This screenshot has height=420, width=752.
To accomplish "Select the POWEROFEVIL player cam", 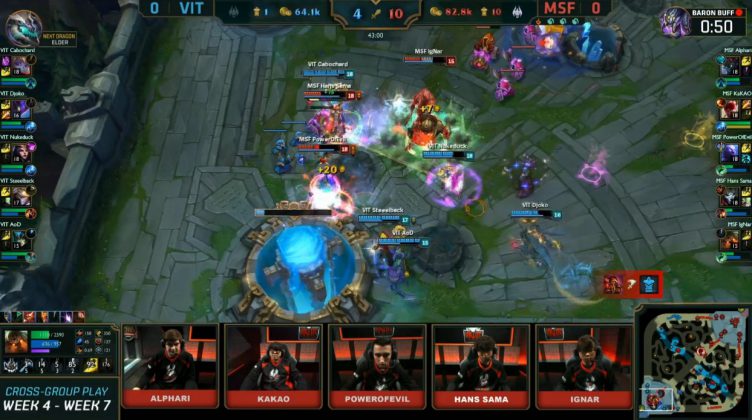I will (378, 359).
